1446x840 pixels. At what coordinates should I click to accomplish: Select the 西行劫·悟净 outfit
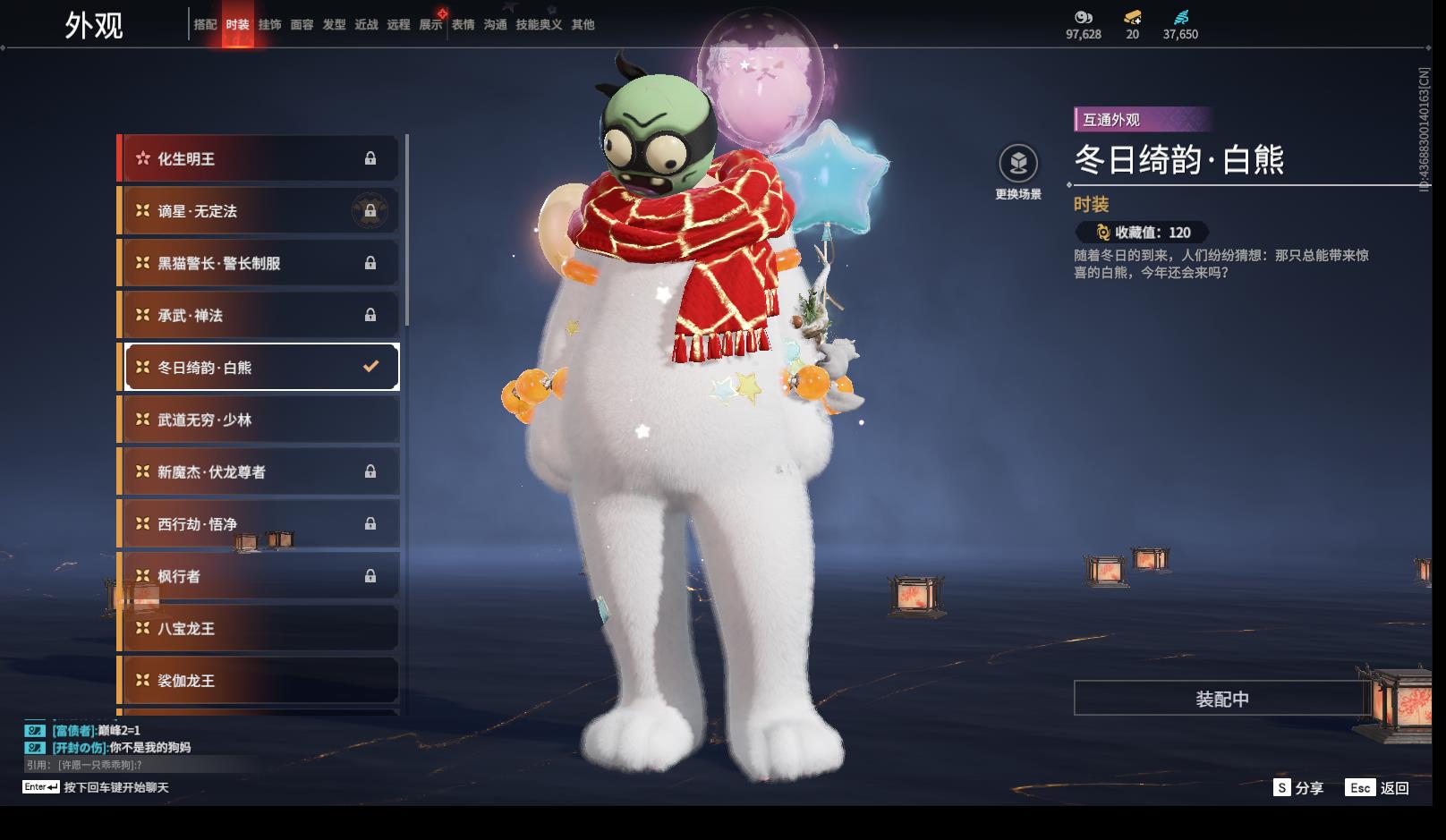(x=259, y=524)
